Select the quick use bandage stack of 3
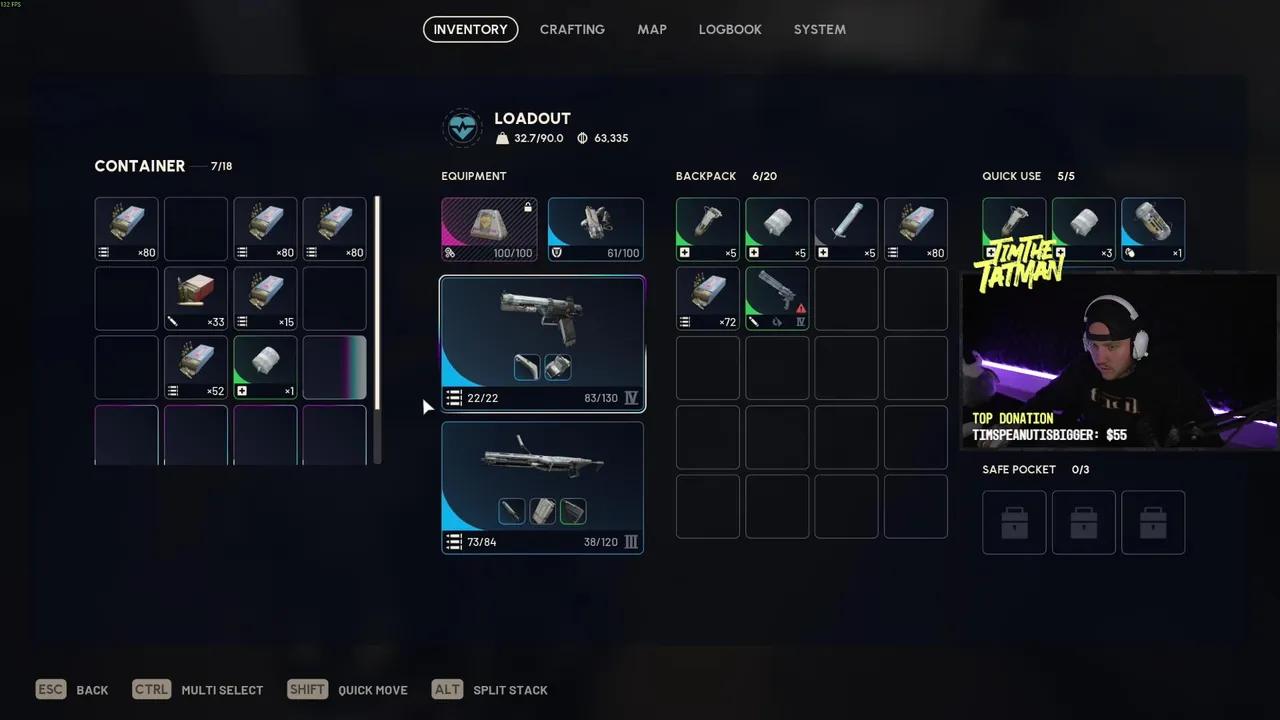The width and height of the screenshot is (1280, 720). tap(1084, 230)
